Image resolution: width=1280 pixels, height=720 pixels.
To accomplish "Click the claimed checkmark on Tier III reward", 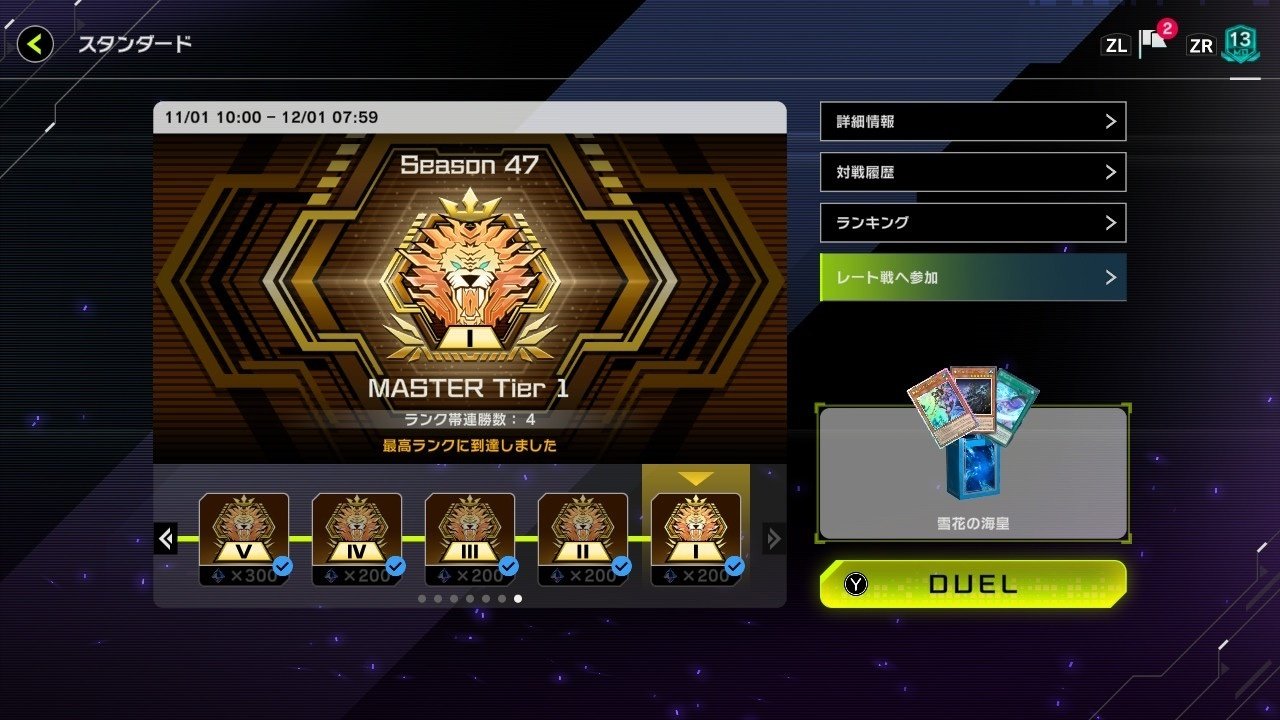I will point(509,566).
